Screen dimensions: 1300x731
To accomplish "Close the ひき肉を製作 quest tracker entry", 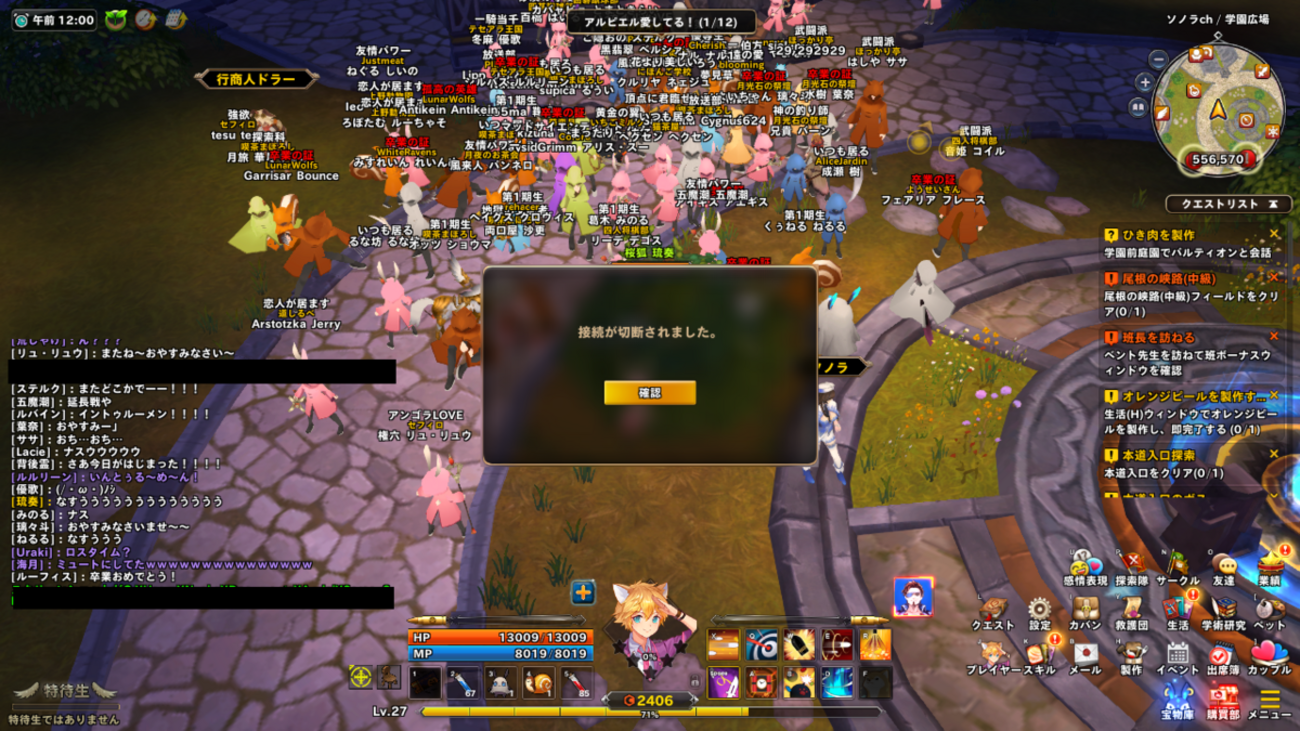I will coord(1274,234).
